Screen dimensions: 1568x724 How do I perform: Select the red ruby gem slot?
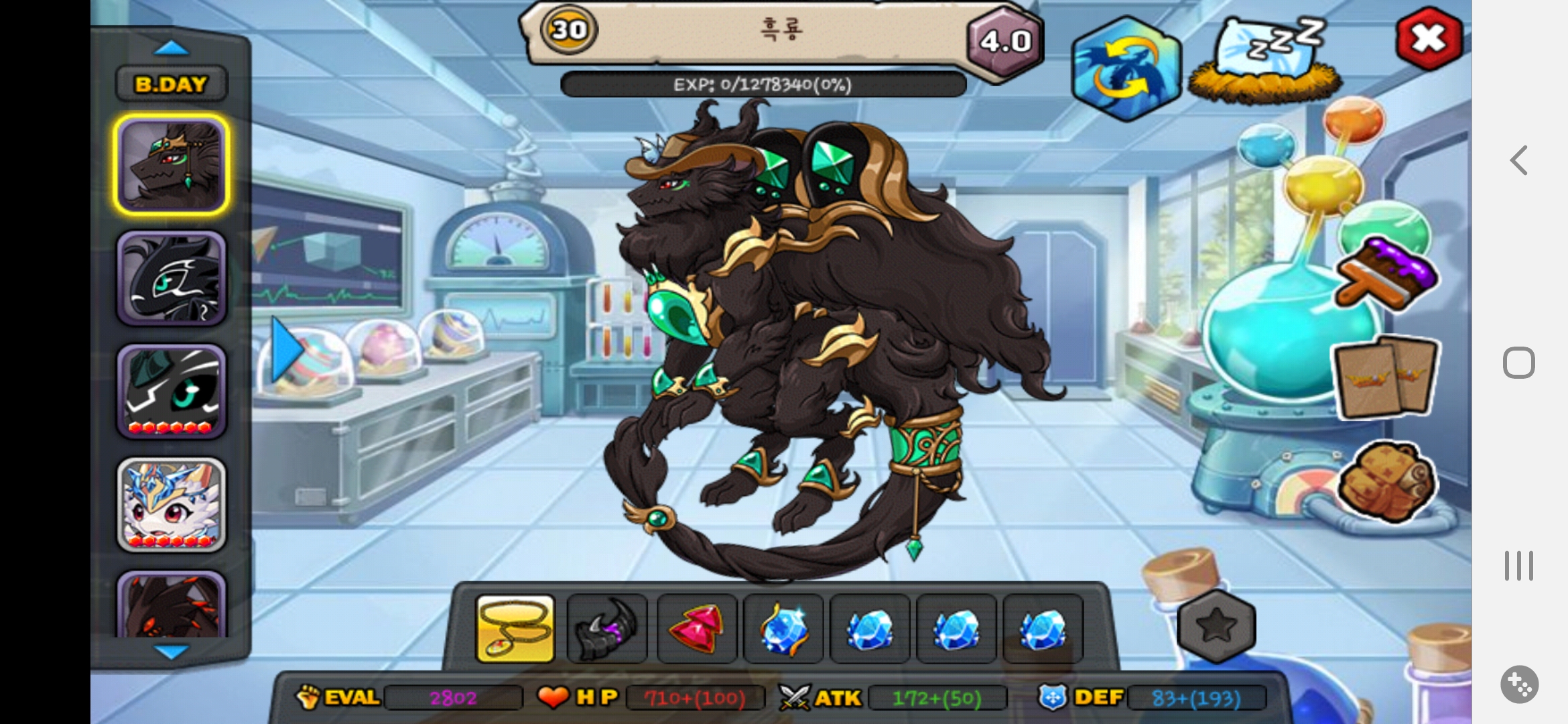tap(696, 629)
